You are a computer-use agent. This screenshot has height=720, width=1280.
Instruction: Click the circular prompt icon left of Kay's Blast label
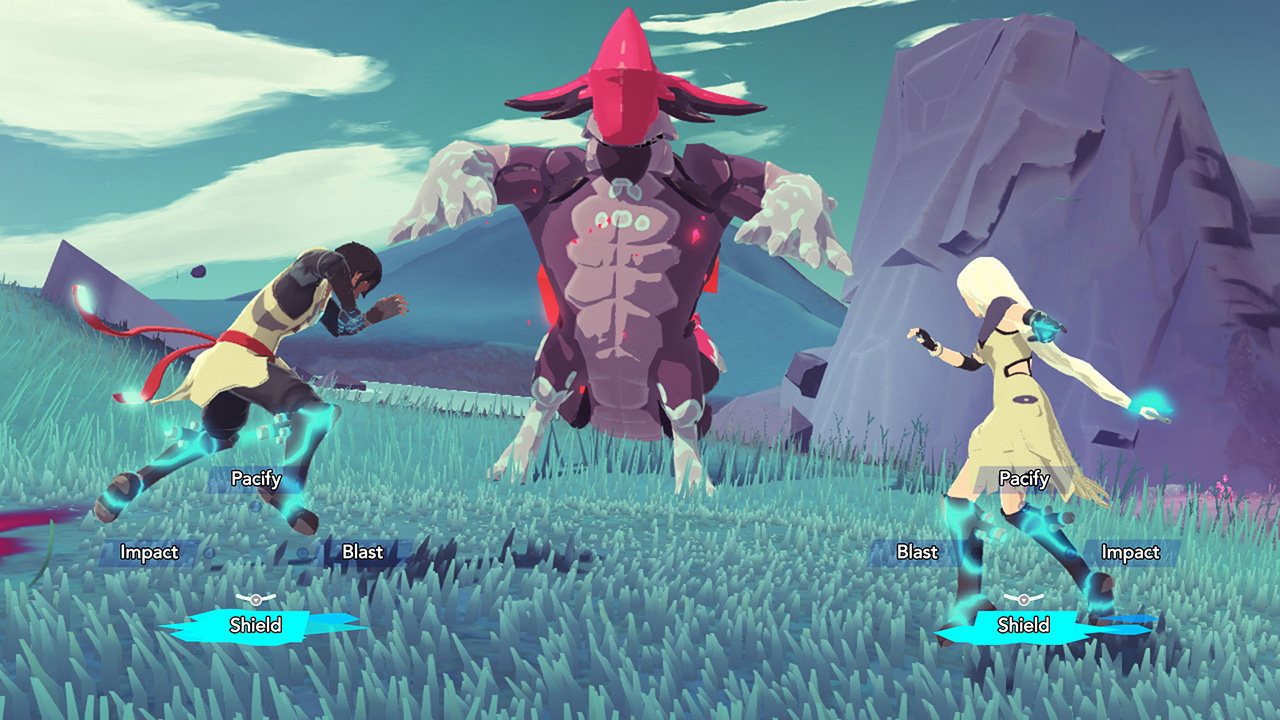click(301, 553)
